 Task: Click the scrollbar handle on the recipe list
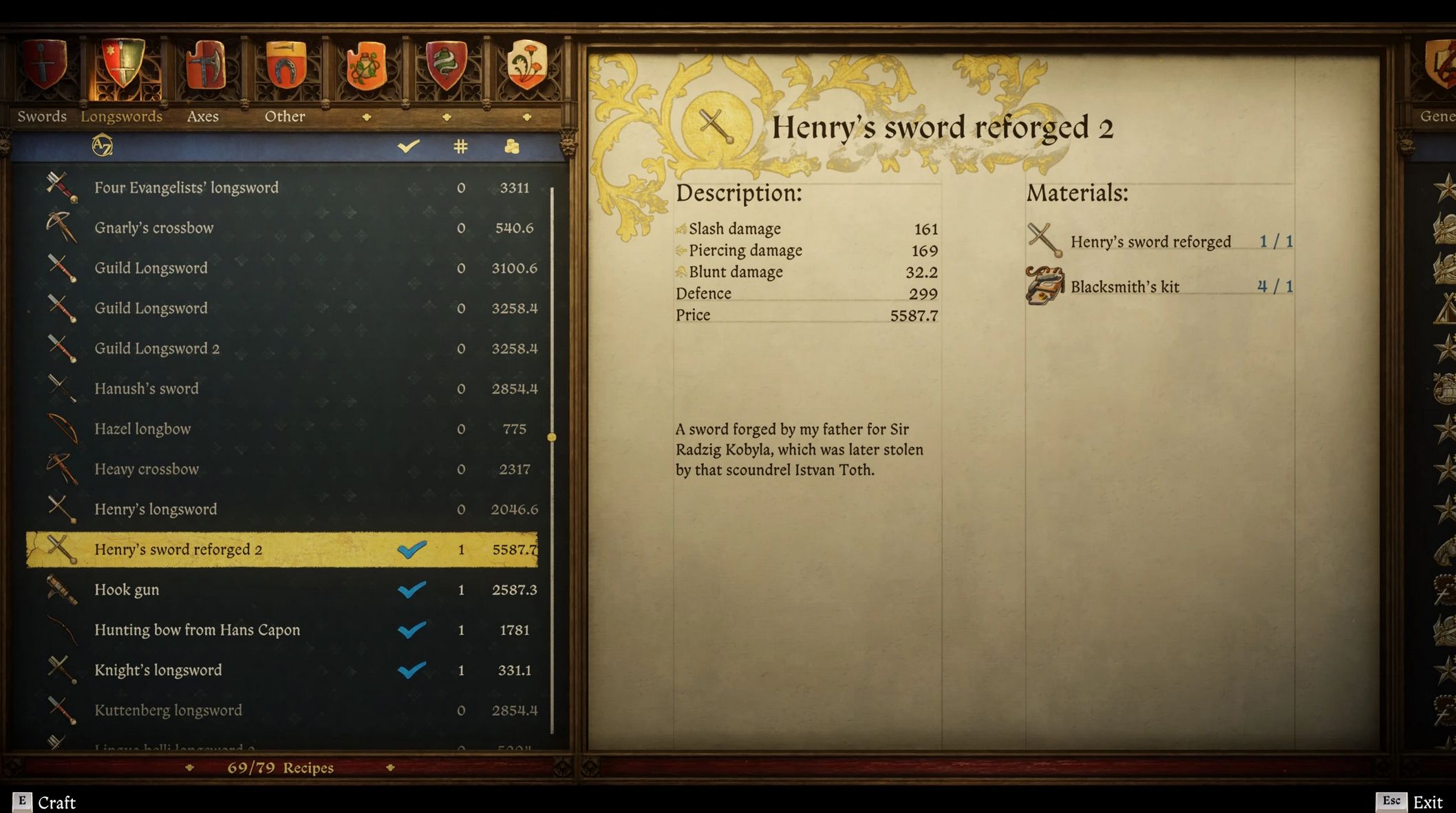(x=552, y=435)
